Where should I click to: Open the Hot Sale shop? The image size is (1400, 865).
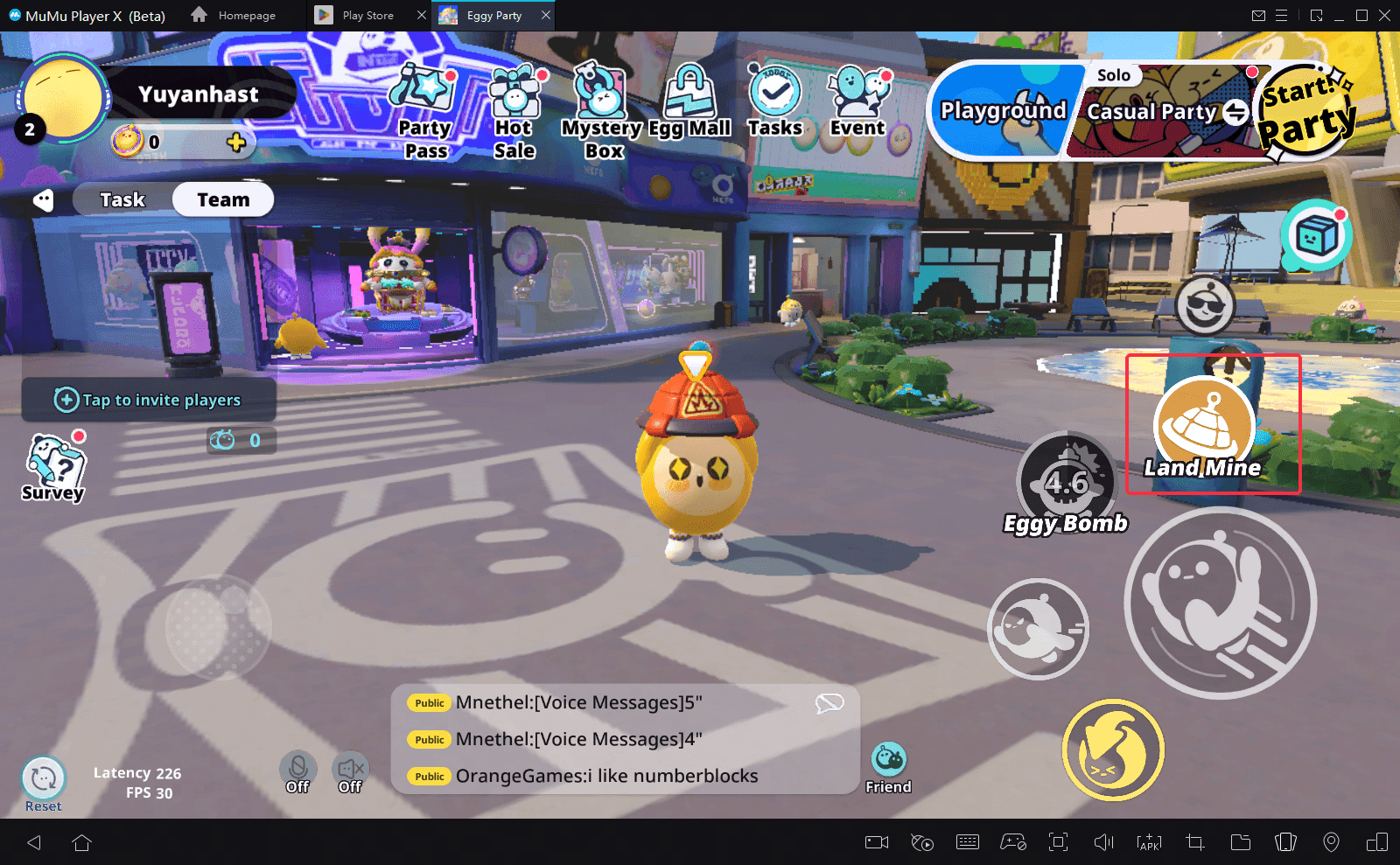click(514, 112)
